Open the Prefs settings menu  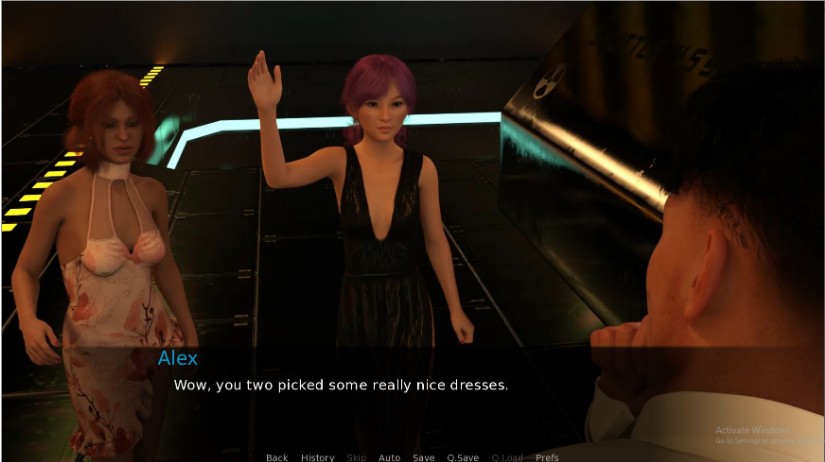547,457
